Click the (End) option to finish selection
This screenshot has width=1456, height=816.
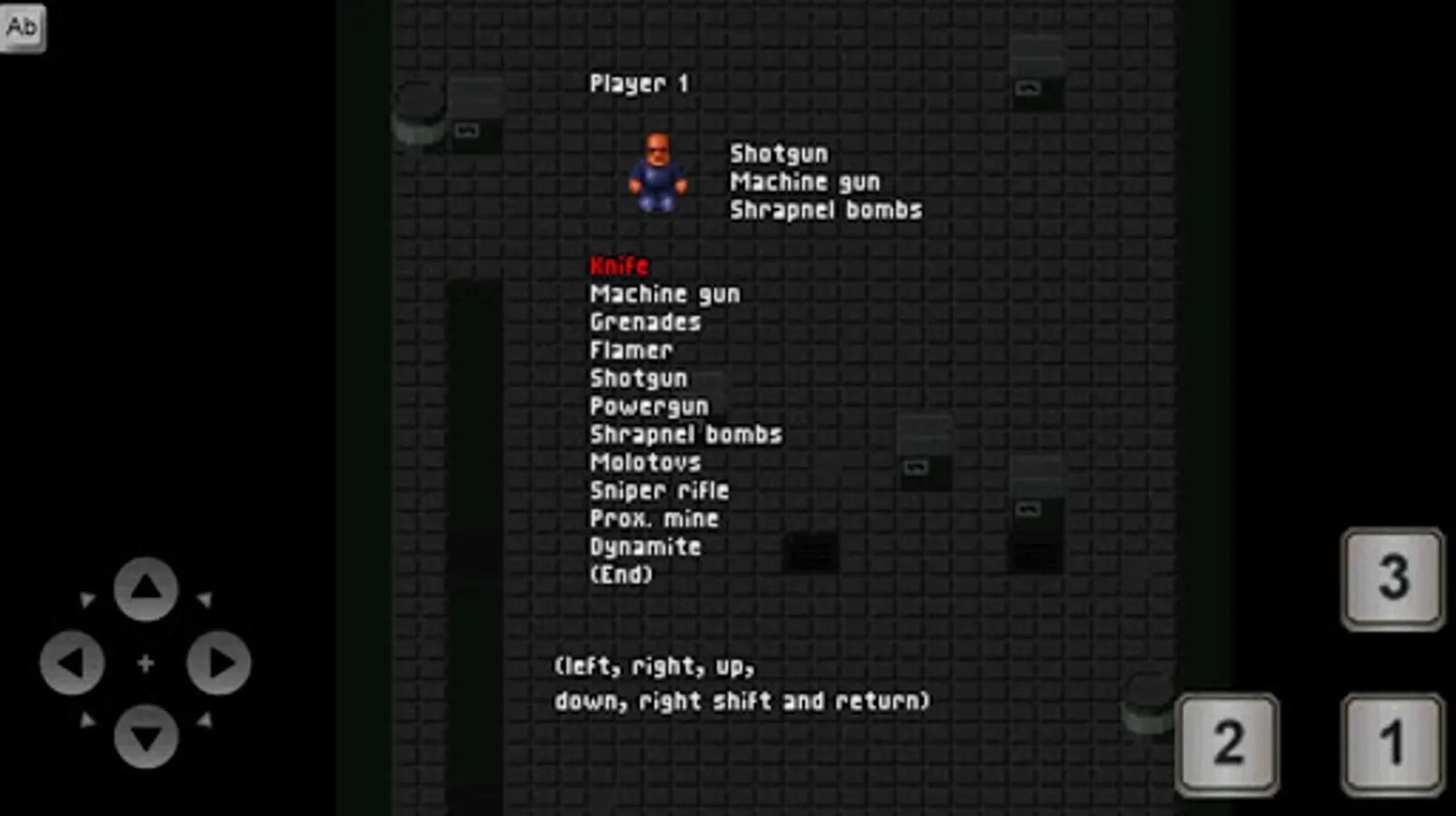pos(622,574)
